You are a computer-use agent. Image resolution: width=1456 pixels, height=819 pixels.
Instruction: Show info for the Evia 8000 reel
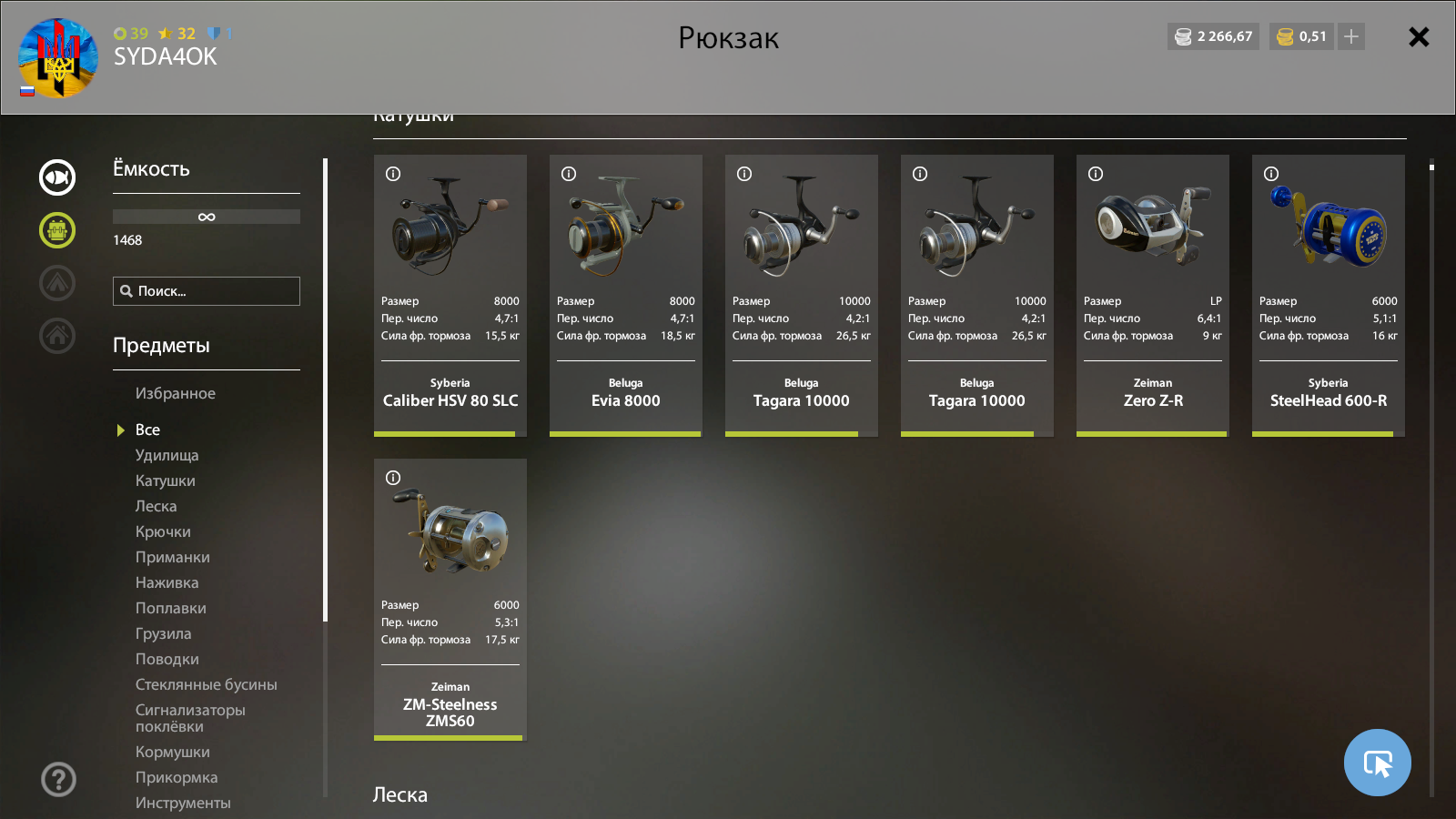click(x=569, y=174)
